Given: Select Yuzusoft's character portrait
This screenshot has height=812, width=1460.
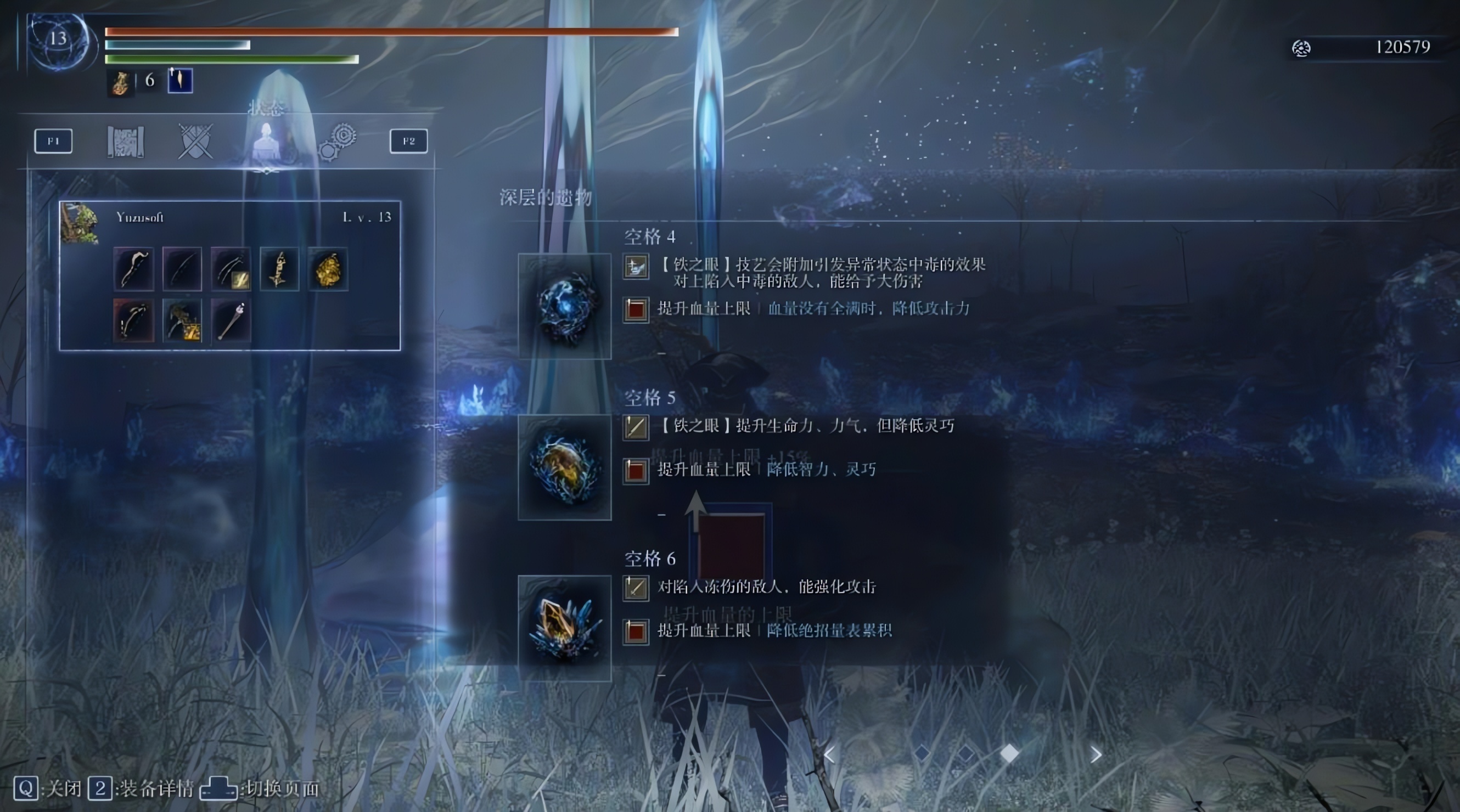Looking at the screenshot, I should point(80,223).
